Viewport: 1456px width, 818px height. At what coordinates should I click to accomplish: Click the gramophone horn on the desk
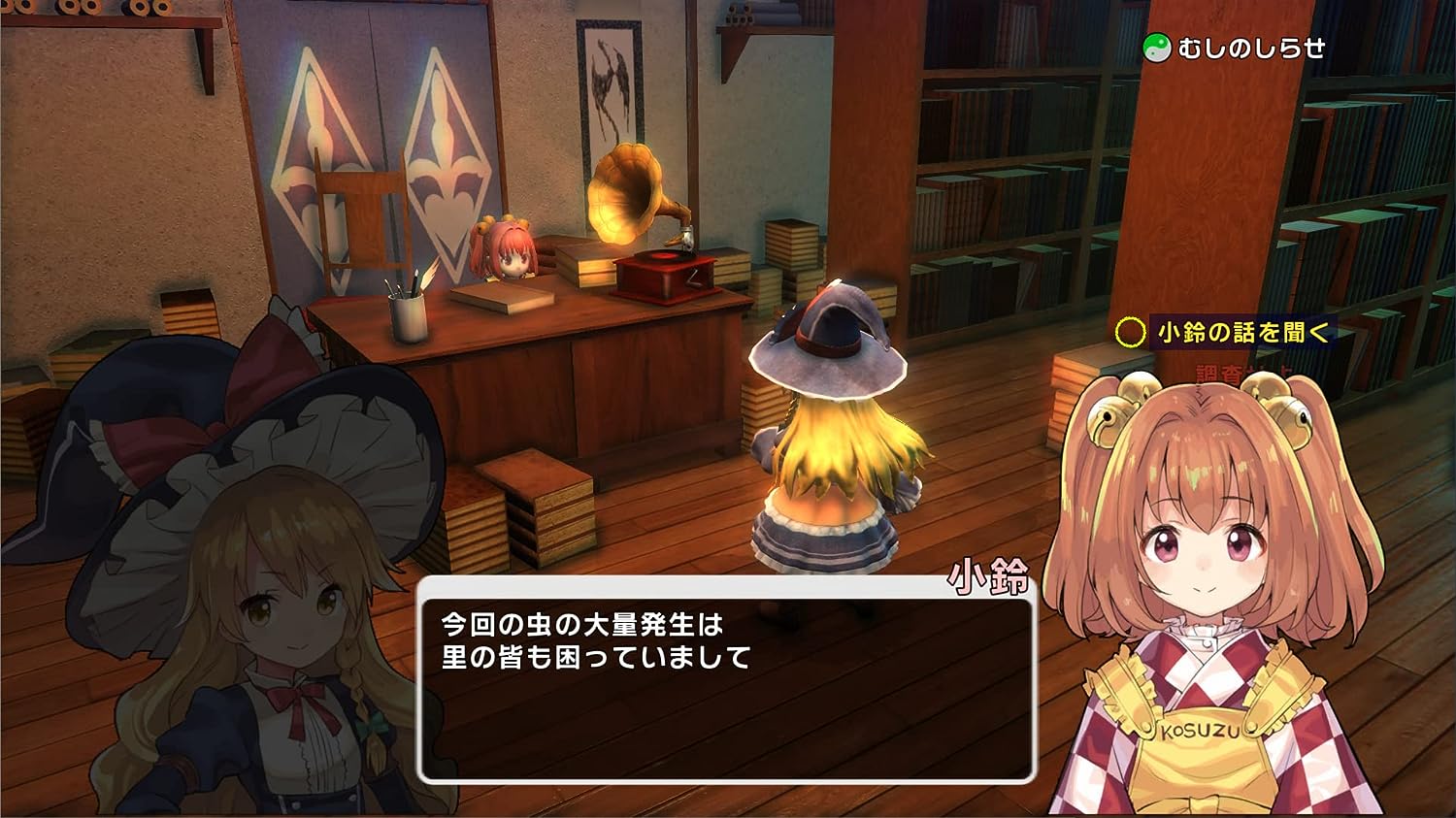click(x=627, y=194)
